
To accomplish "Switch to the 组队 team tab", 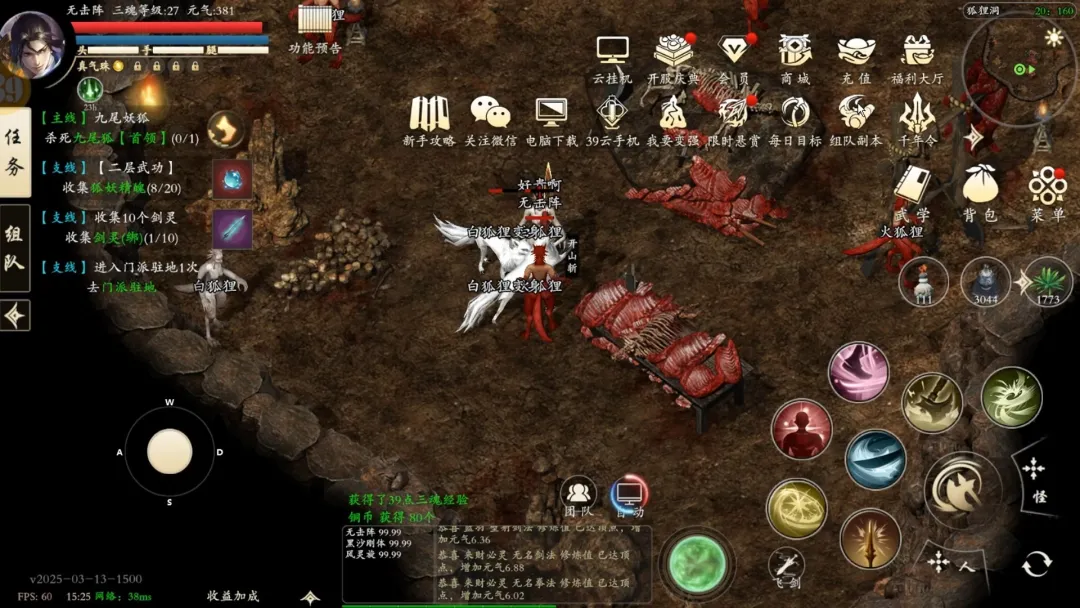I will (x=14, y=249).
